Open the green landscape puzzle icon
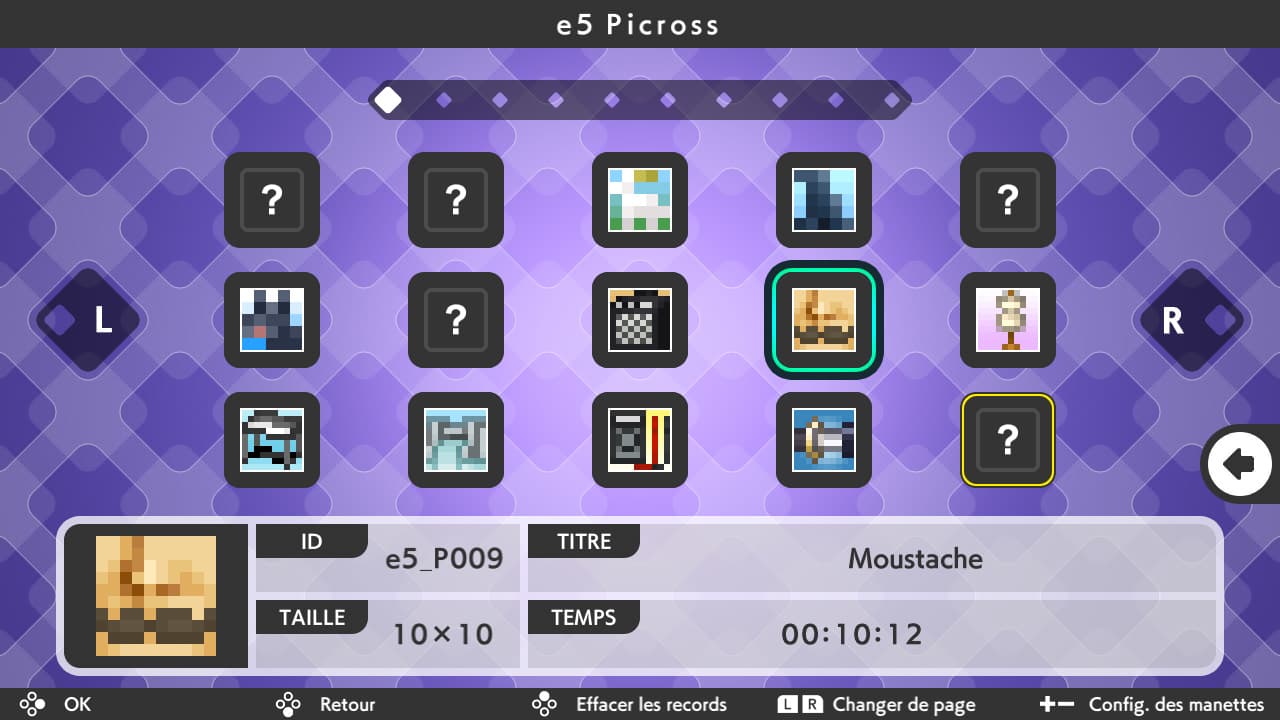1280x720 pixels. click(x=640, y=200)
